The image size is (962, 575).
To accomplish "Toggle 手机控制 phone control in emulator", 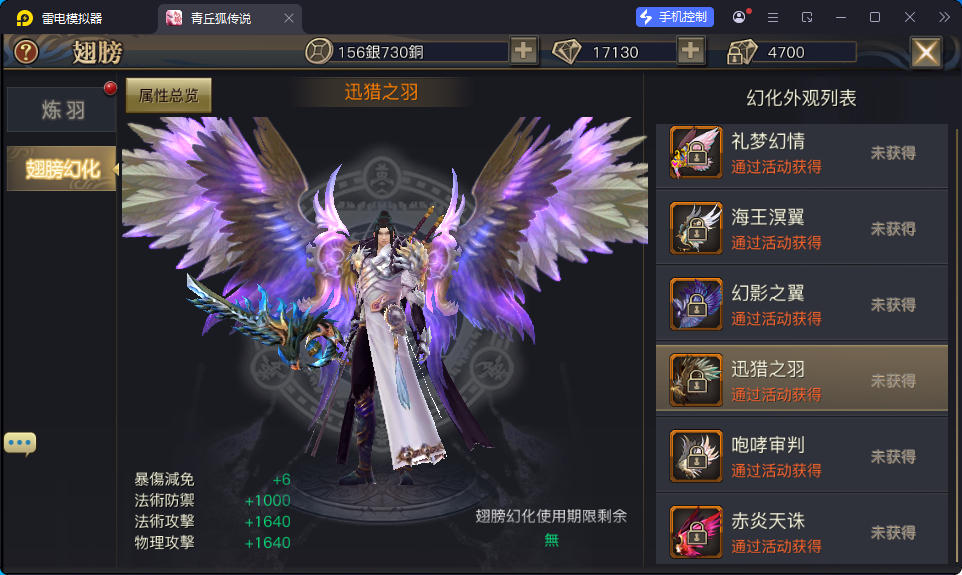I will coord(675,17).
